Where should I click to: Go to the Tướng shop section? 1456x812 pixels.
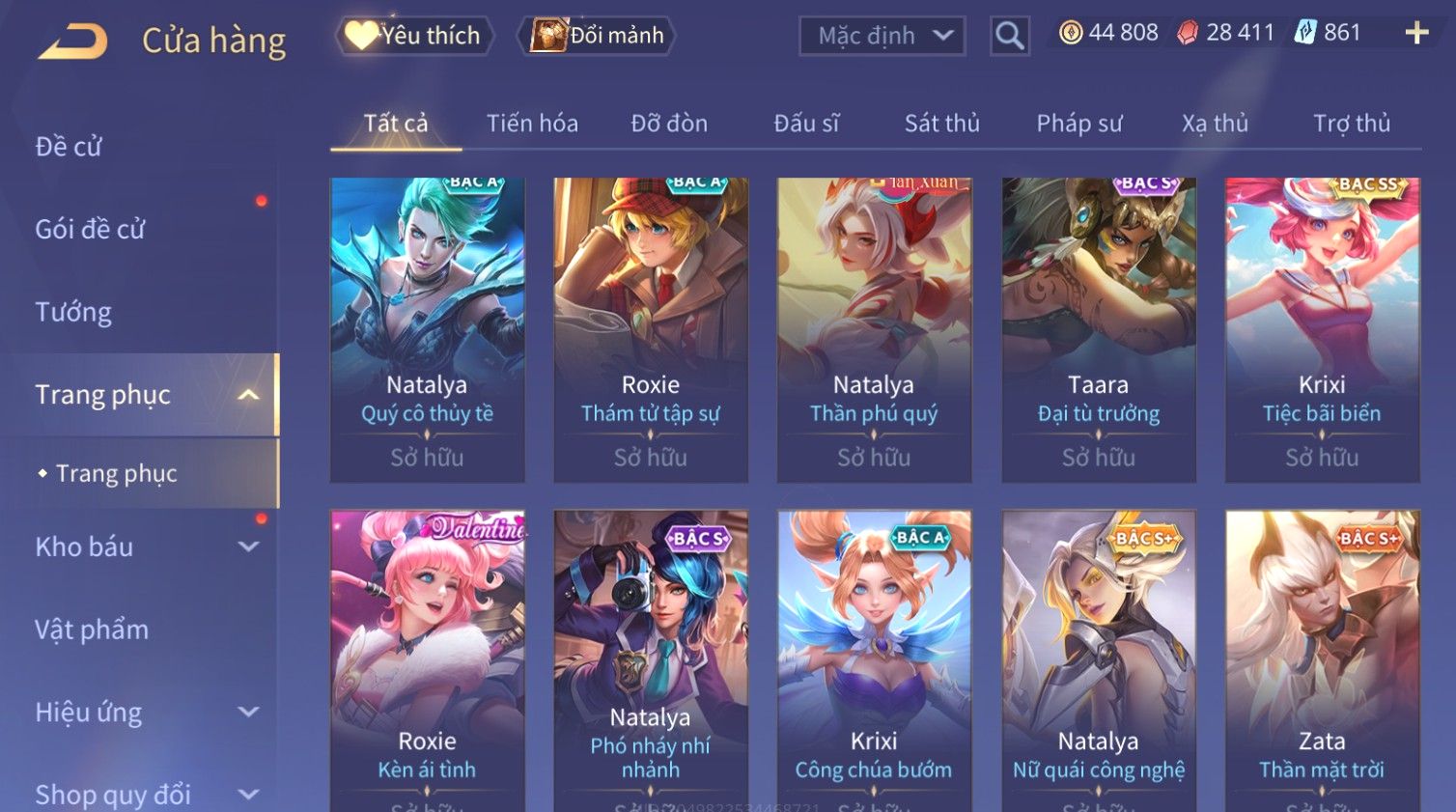coord(73,312)
